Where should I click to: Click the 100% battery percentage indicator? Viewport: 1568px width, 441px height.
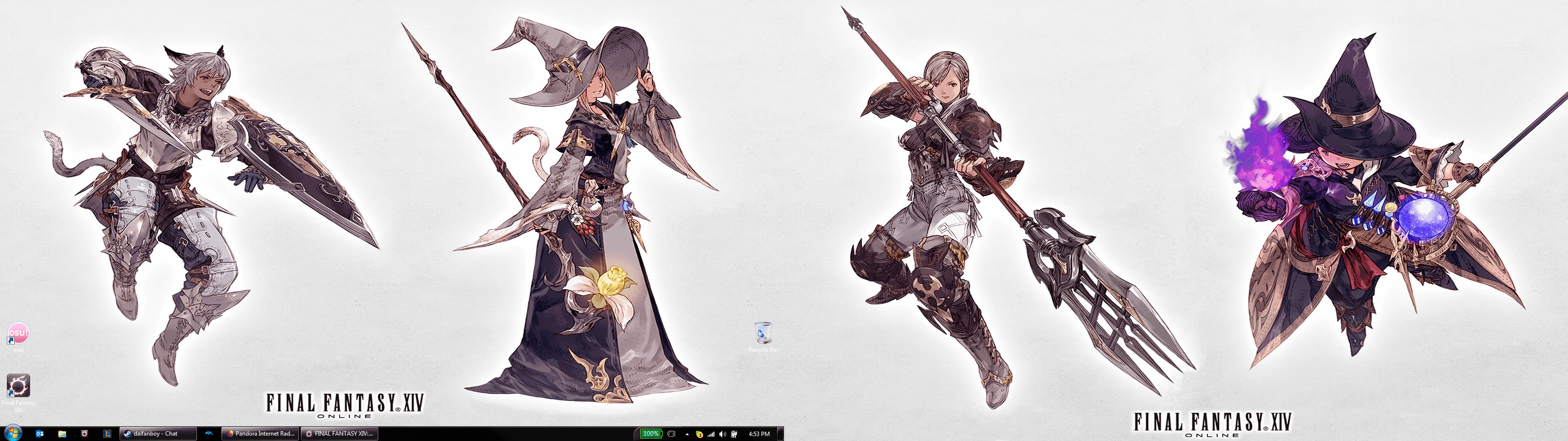[x=651, y=434]
